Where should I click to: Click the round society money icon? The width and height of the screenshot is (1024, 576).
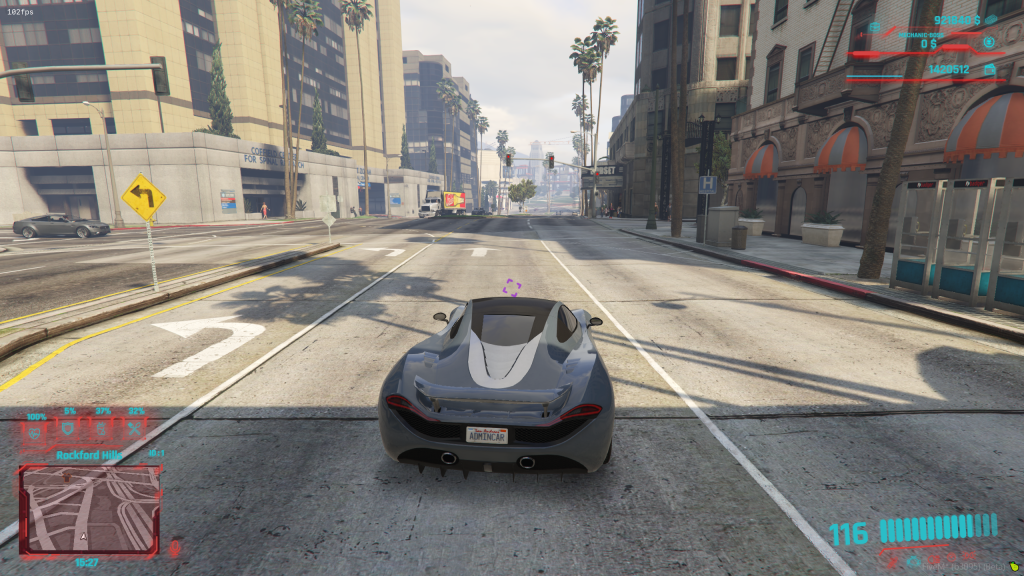989,43
